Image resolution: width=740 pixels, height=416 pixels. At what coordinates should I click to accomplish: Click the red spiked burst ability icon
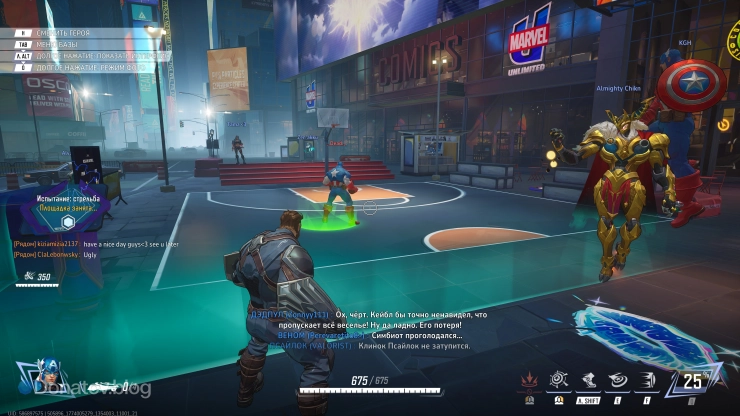(529, 381)
